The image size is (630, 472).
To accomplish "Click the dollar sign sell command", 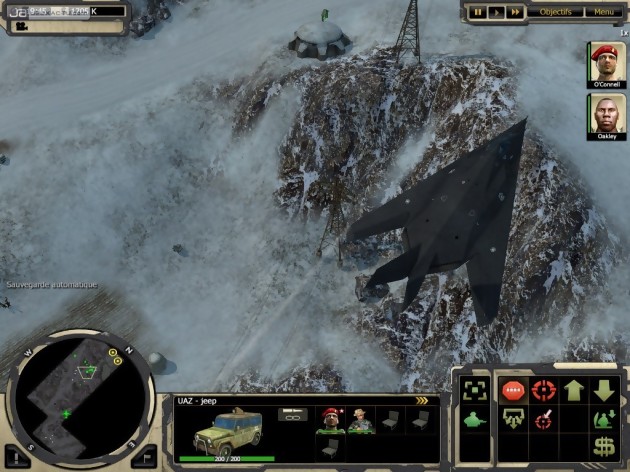I will pos(603,447).
